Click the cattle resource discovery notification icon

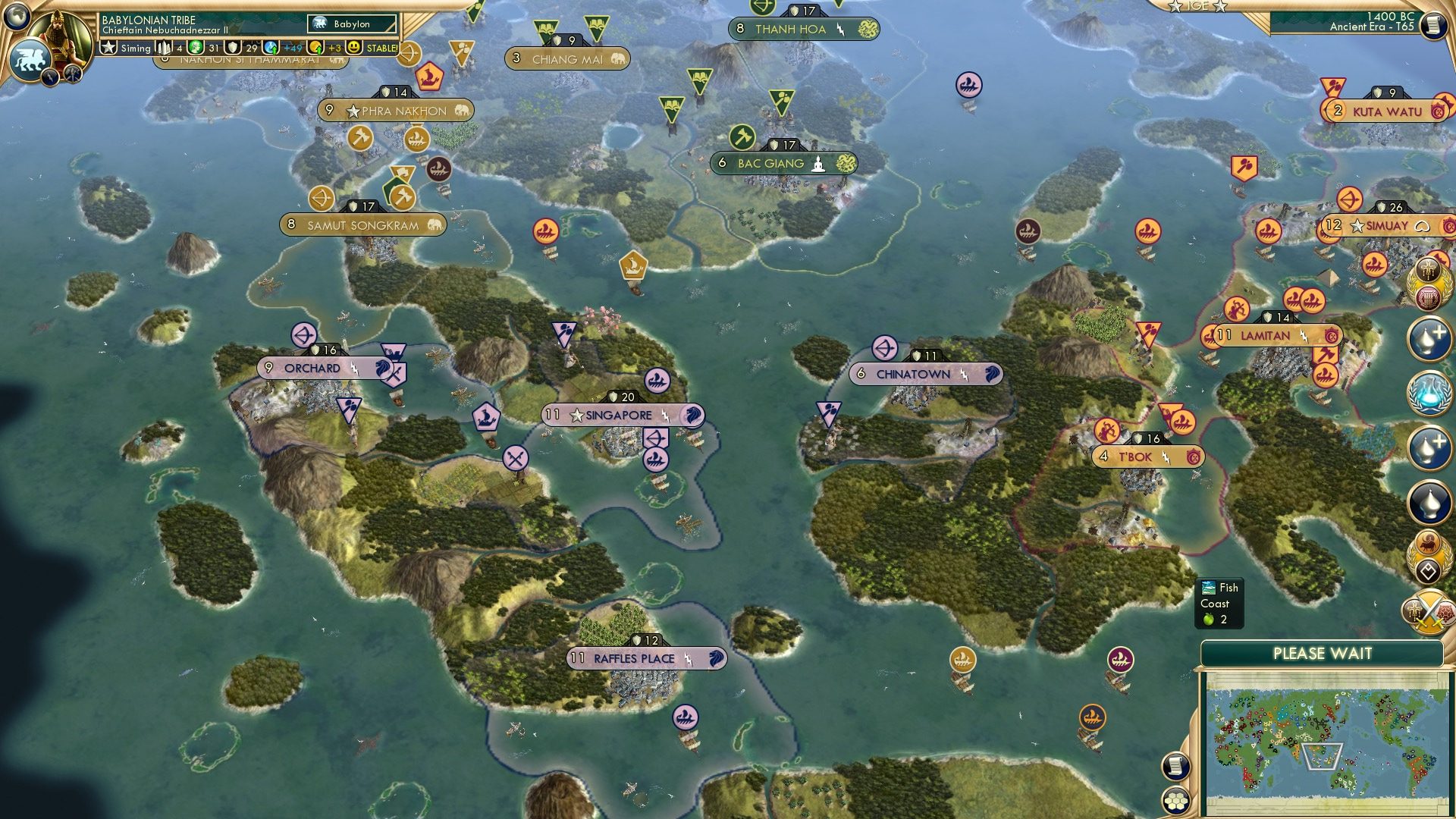click(x=1429, y=543)
